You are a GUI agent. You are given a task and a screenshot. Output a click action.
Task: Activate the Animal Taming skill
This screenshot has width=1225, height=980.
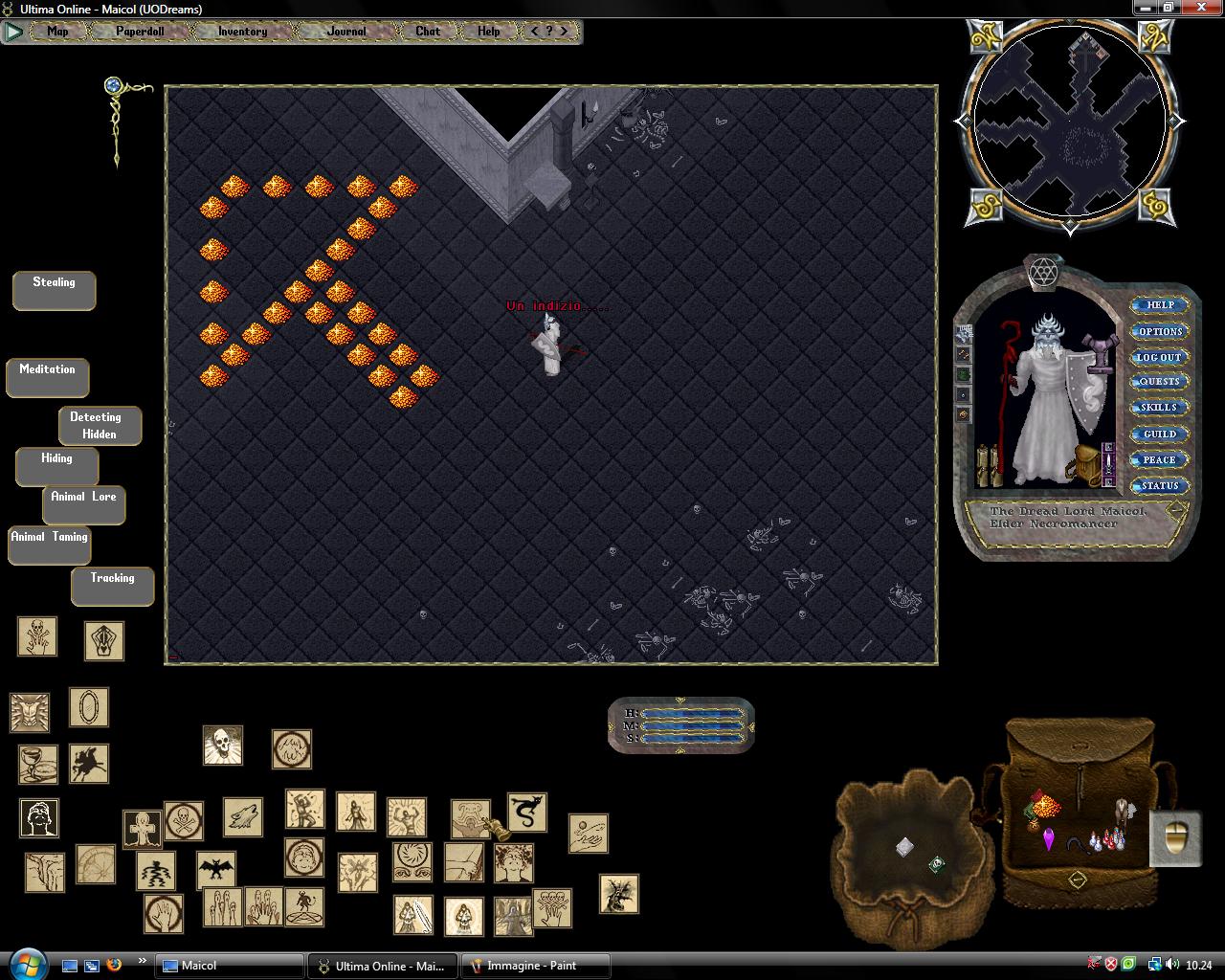pos(50,545)
